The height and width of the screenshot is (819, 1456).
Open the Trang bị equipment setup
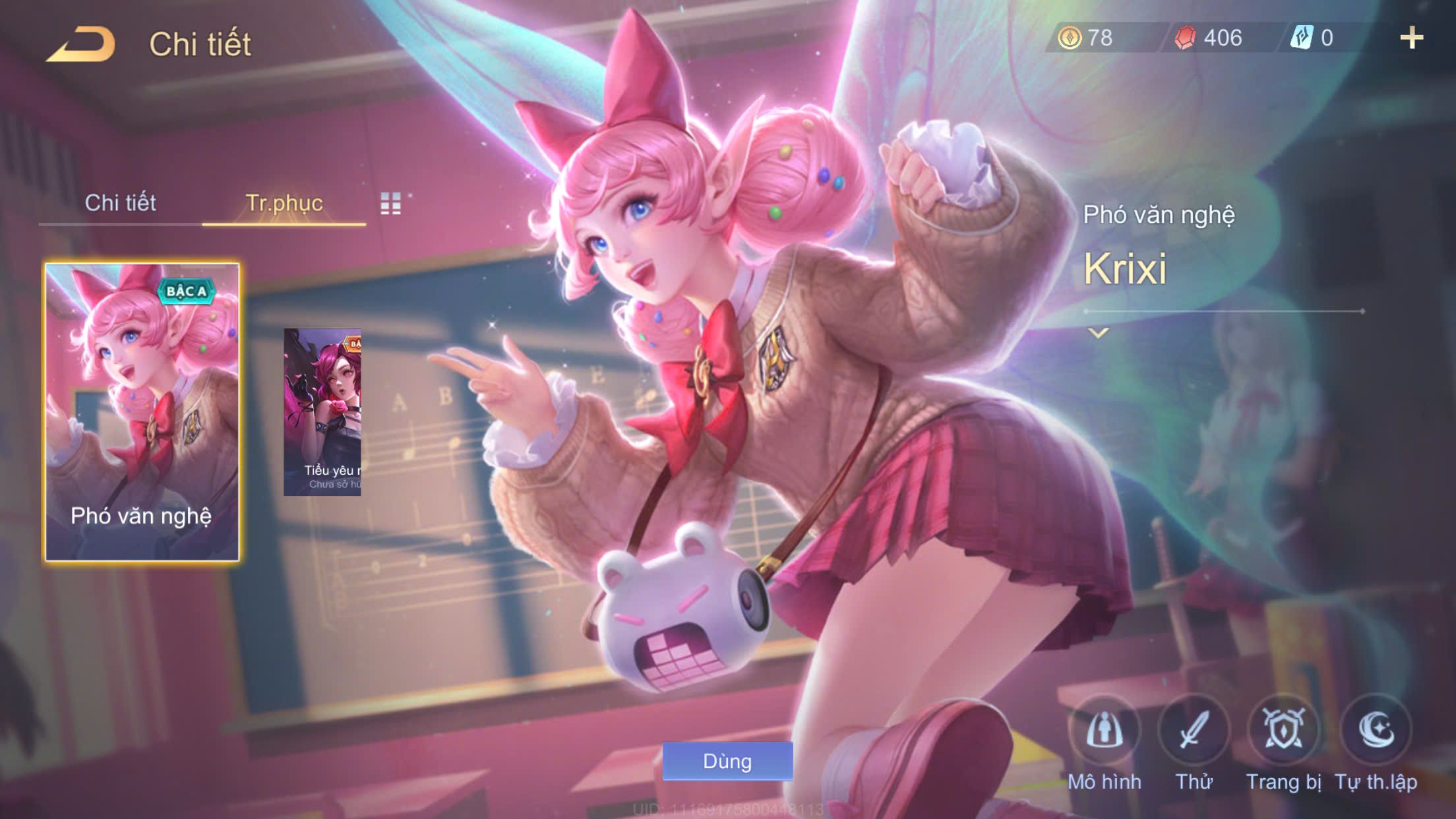tap(1283, 731)
